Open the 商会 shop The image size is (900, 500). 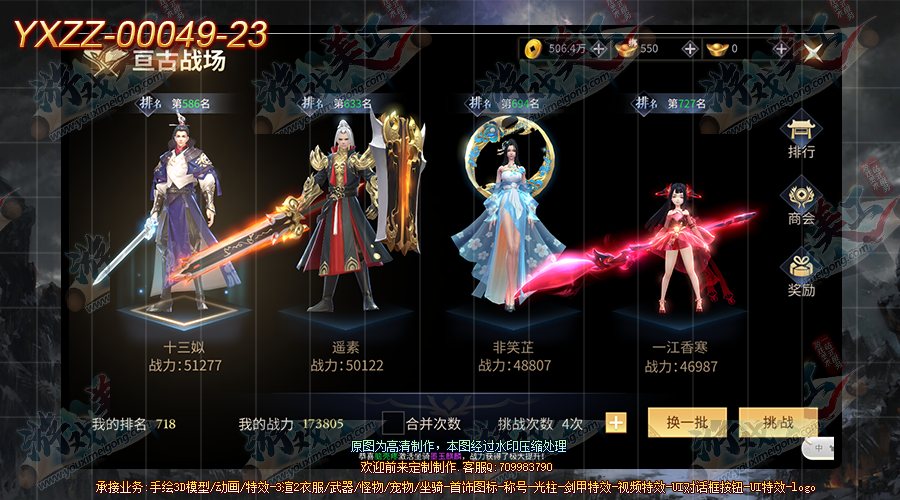[x=801, y=202]
